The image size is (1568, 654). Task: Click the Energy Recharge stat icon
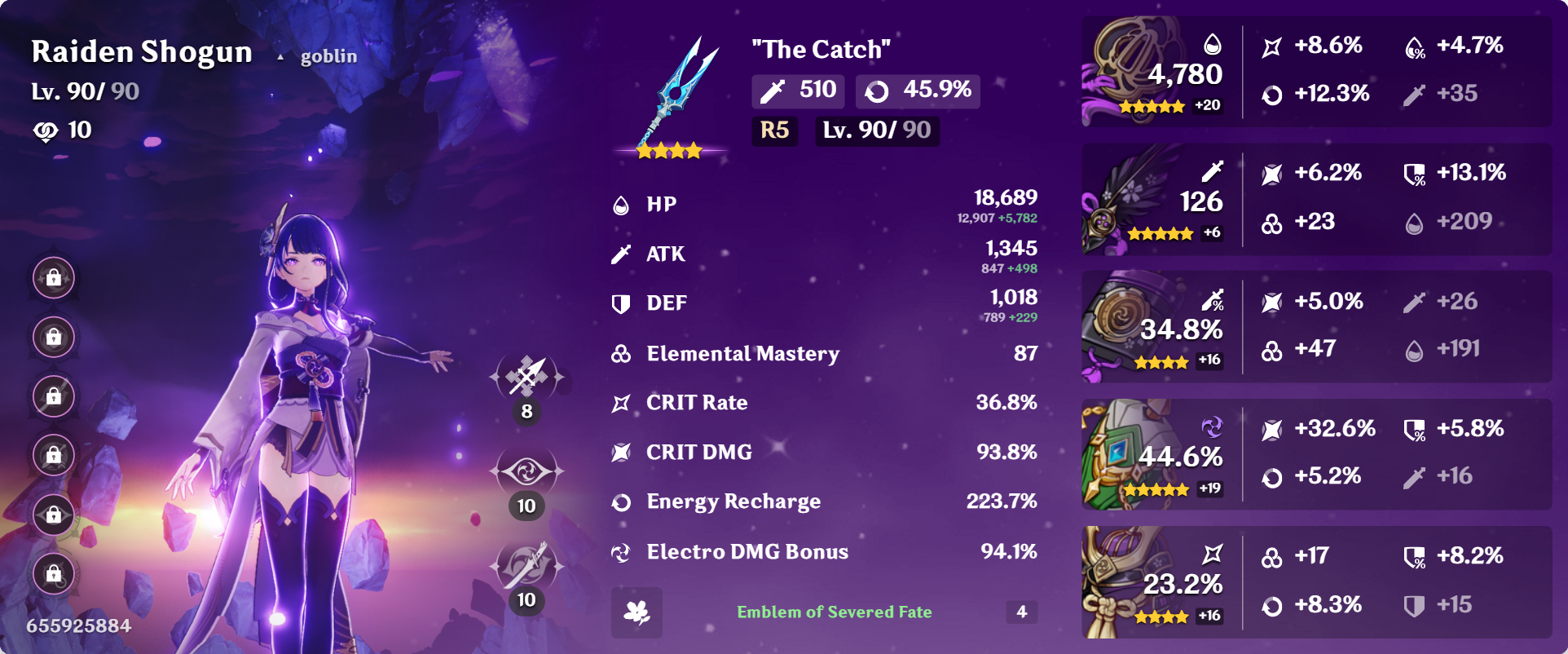pyautogui.click(x=623, y=502)
